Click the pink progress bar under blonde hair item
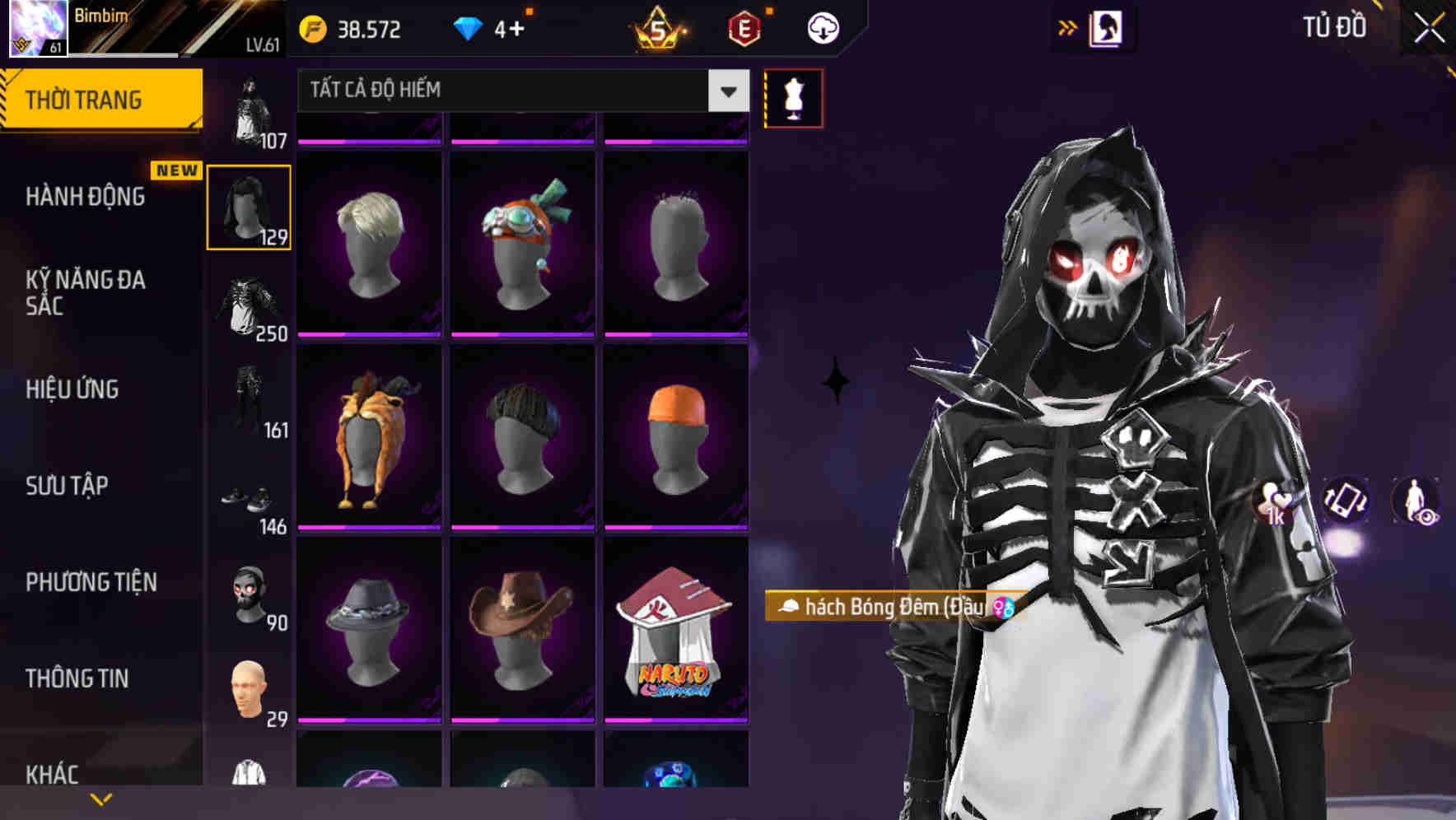 pyautogui.click(x=370, y=335)
